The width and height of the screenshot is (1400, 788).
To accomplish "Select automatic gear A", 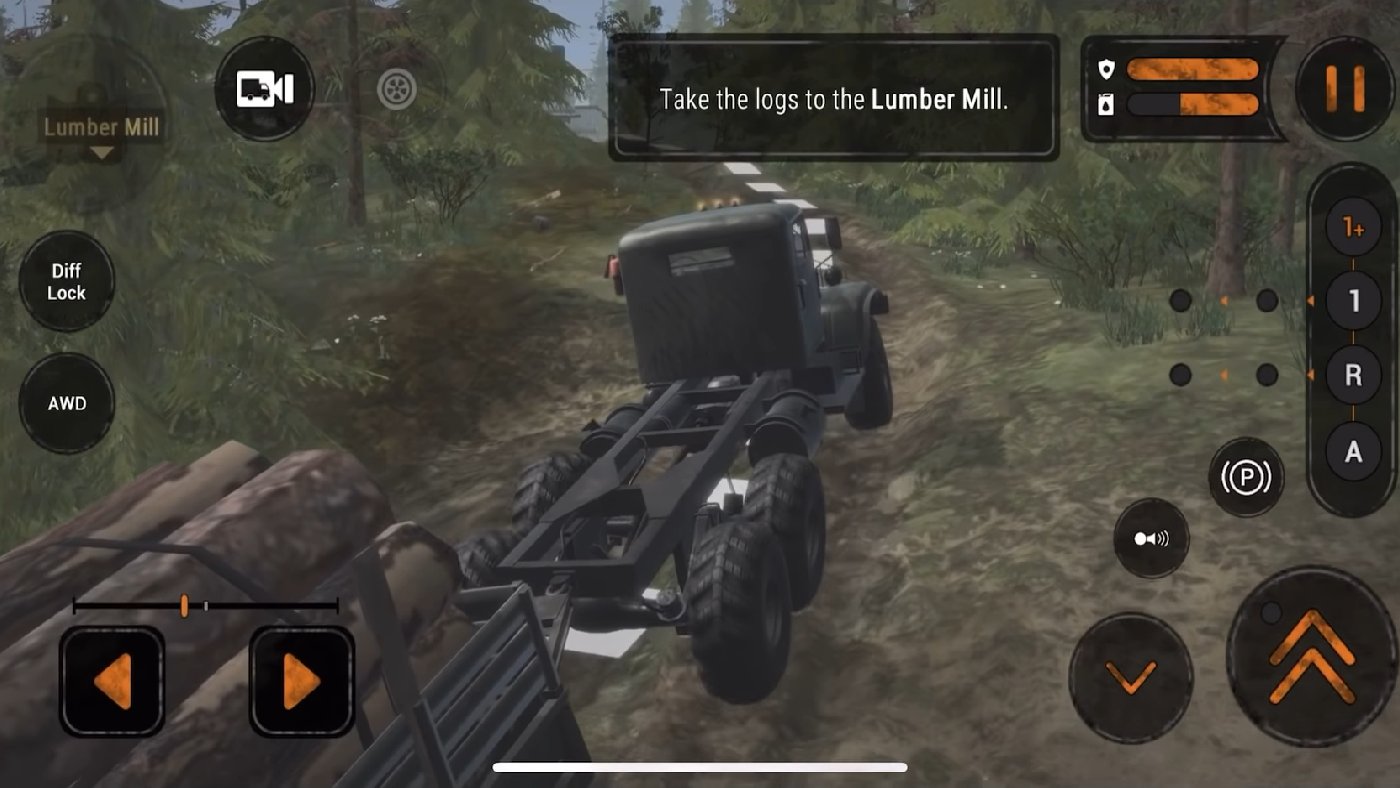I will [x=1353, y=451].
